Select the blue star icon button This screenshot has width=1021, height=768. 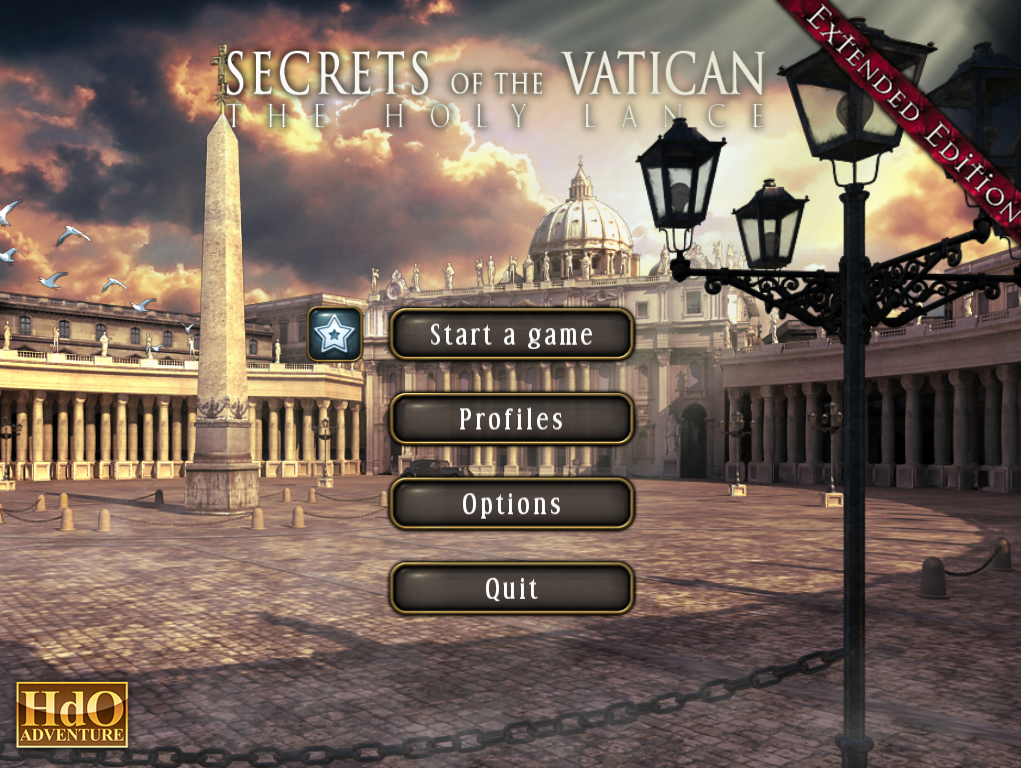tap(335, 334)
